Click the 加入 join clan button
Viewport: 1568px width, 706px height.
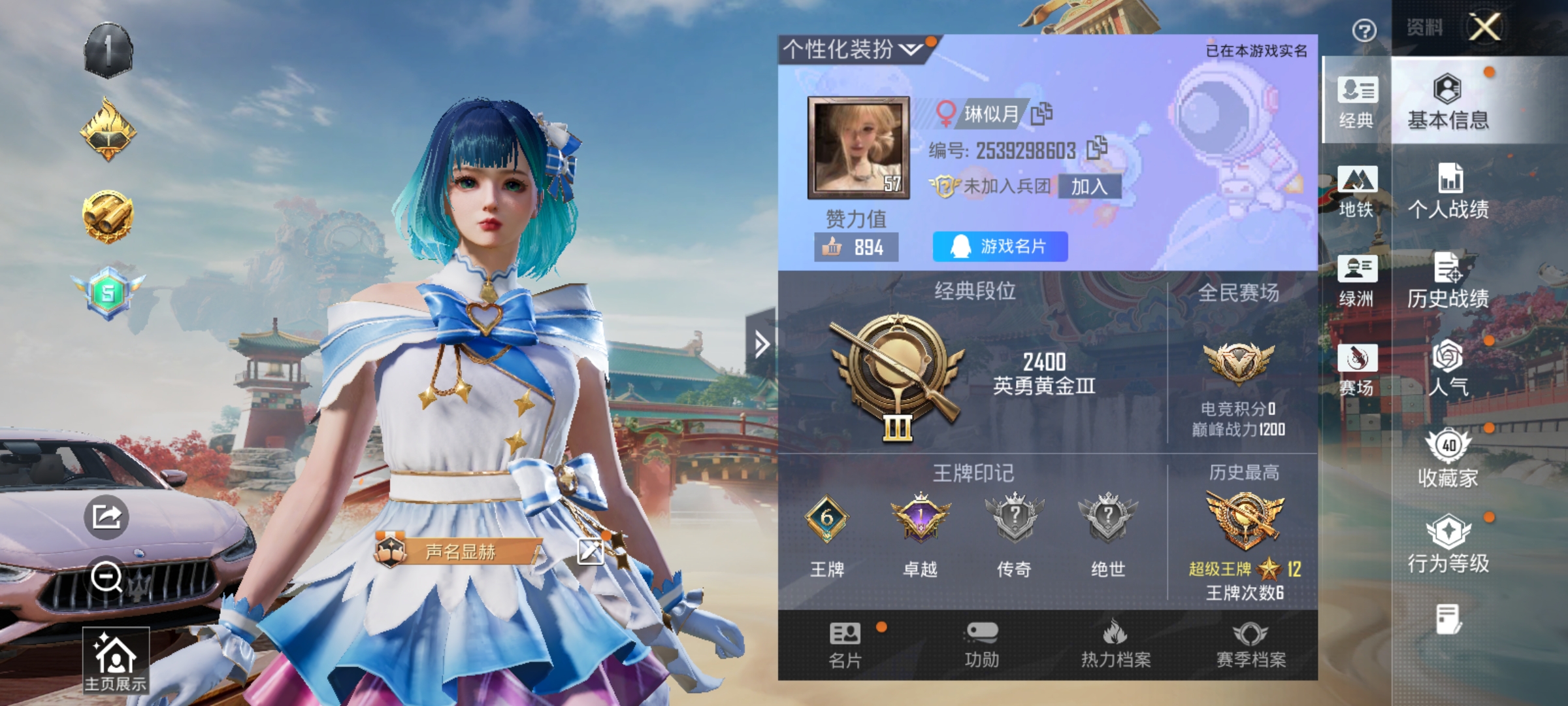point(1089,187)
